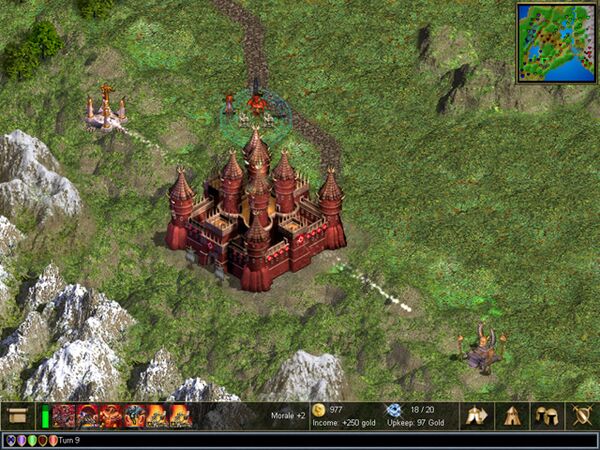Click the crossed swords shield button

coord(580,415)
